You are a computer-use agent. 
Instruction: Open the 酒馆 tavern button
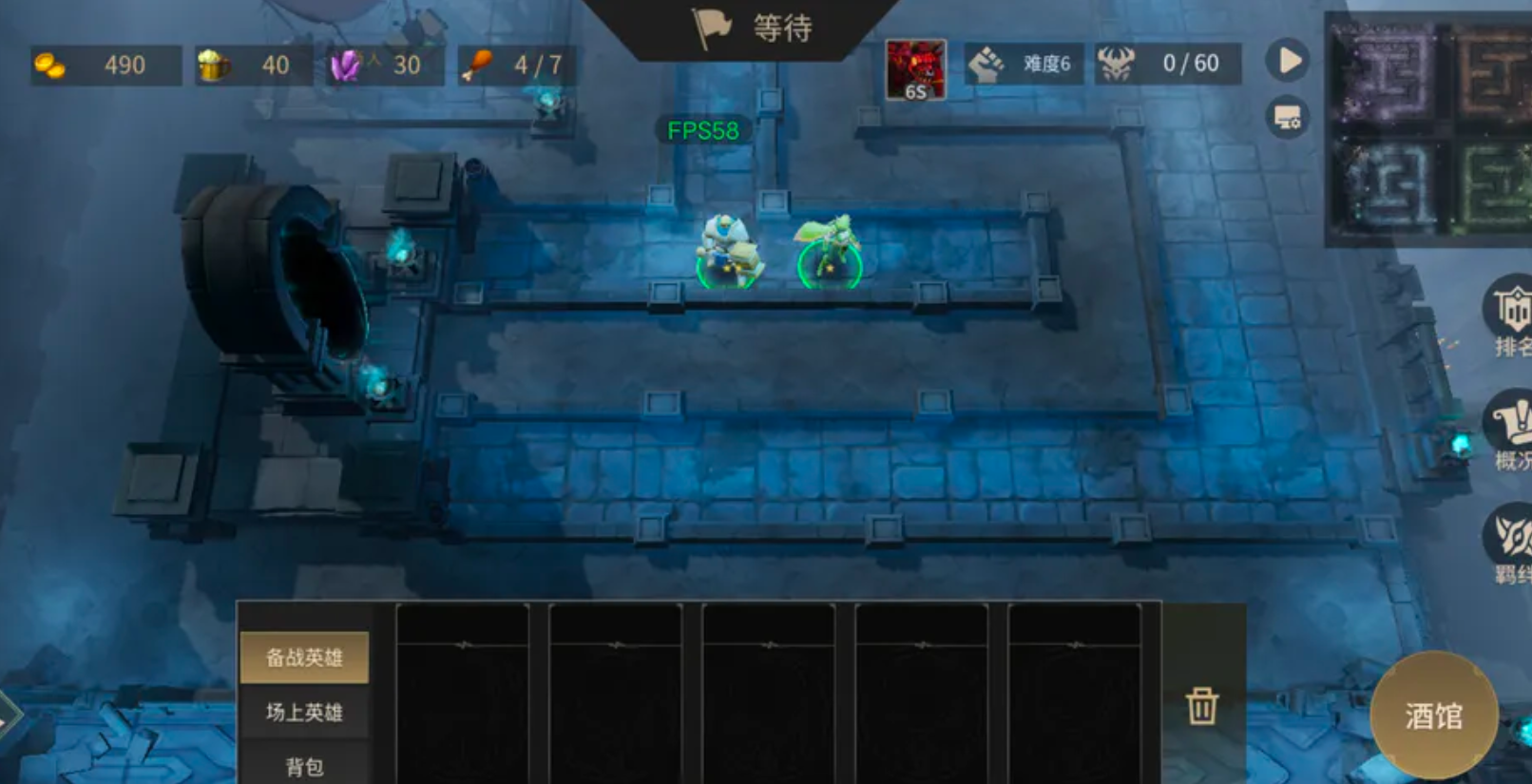pyautogui.click(x=1433, y=715)
